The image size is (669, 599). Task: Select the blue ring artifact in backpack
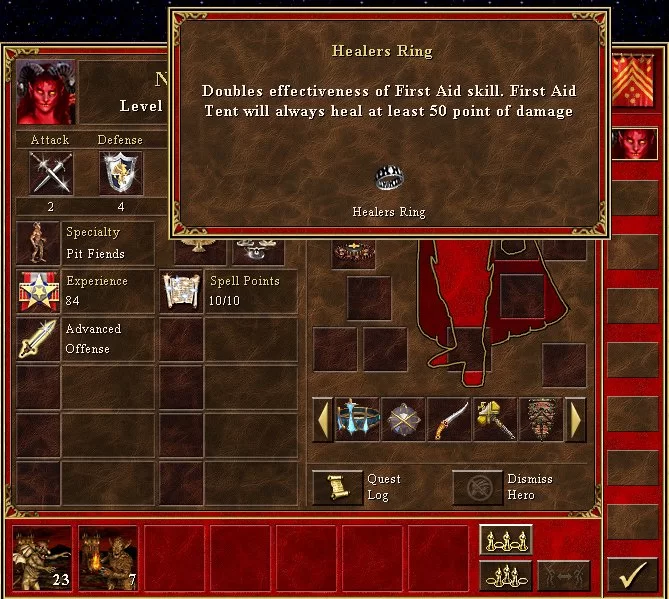[358, 420]
